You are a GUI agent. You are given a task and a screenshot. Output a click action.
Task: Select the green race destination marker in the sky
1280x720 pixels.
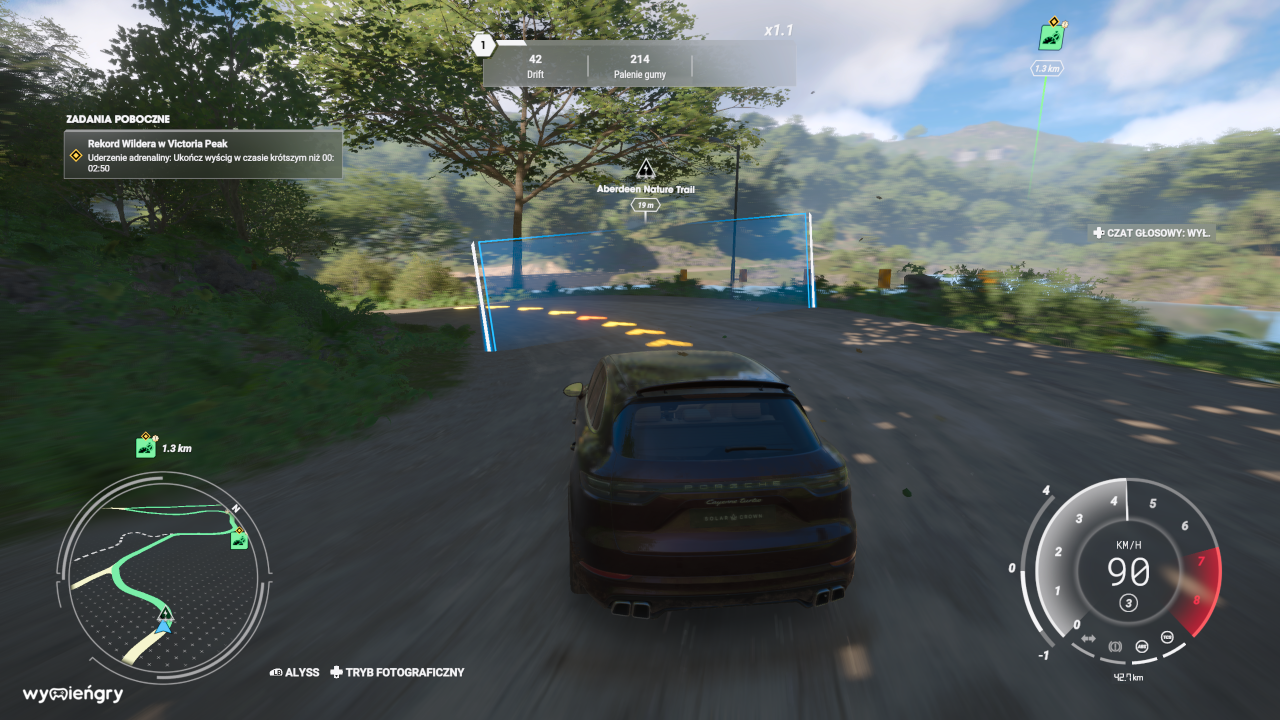1050,37
